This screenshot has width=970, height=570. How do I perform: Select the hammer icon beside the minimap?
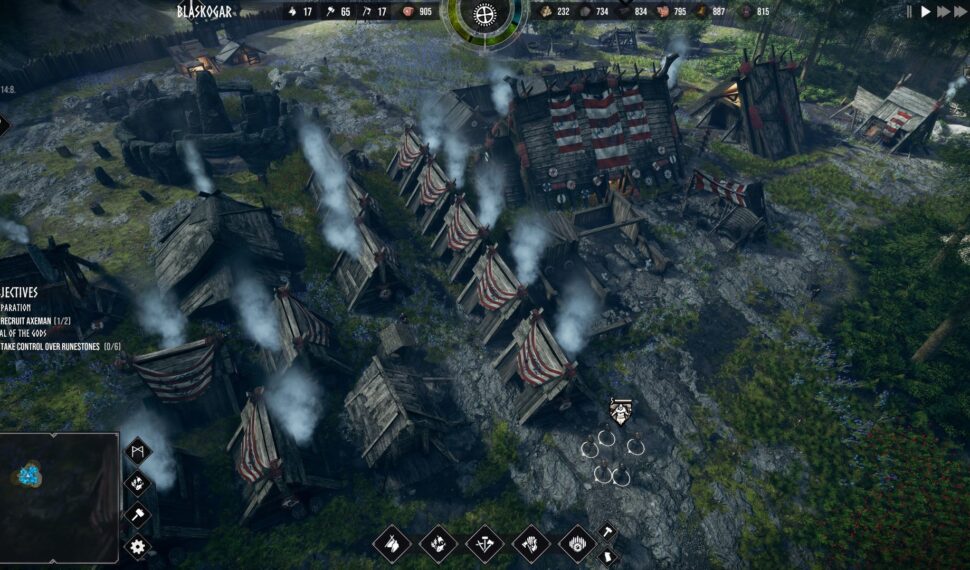[138, 514]
